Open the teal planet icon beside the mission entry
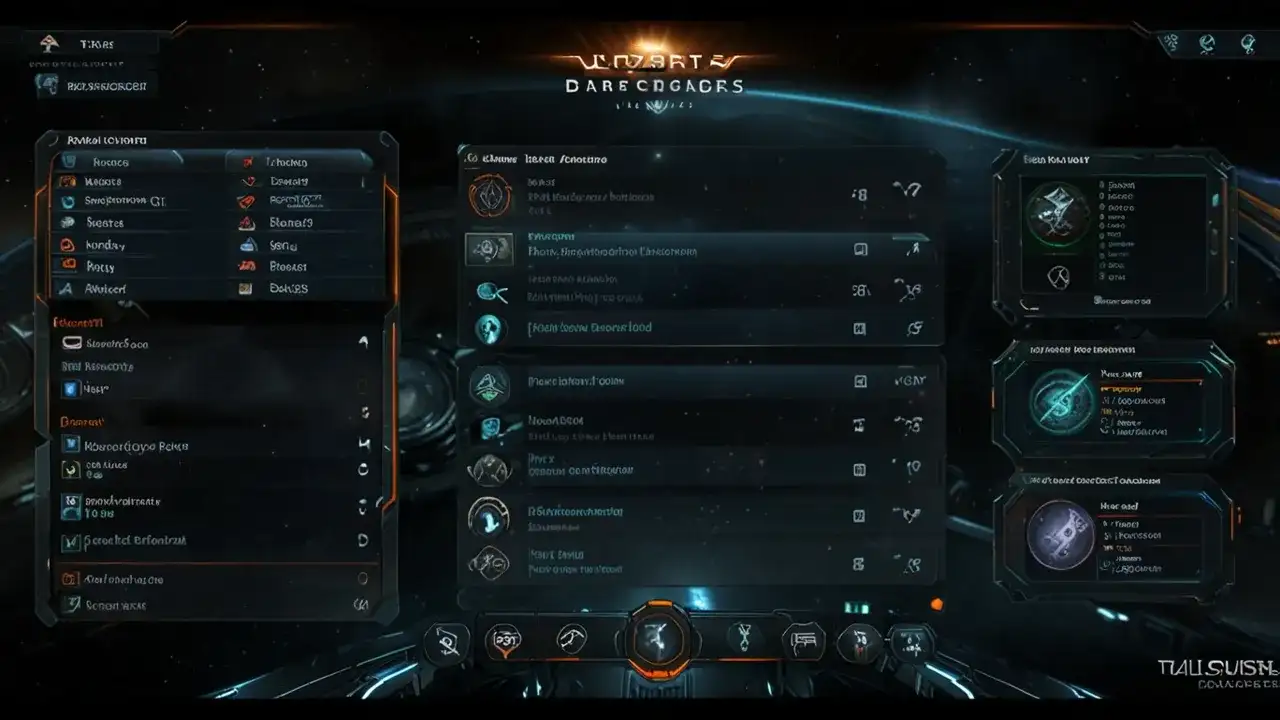This screenshot has height=720, width=1280. [x=490, y=327]
